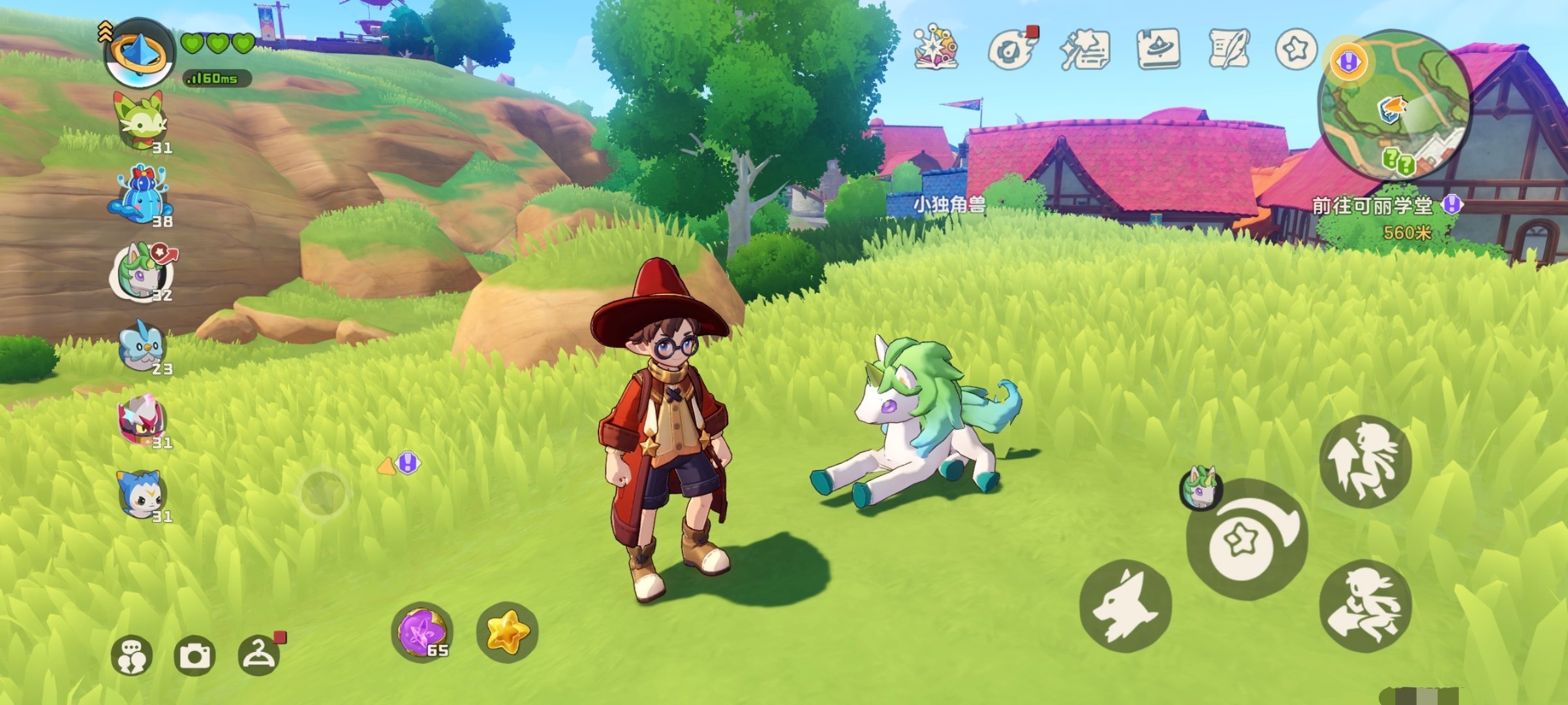The image size is (1568, 705).
Task: Activate the sprint dash button
Action: coord(1365,605)
